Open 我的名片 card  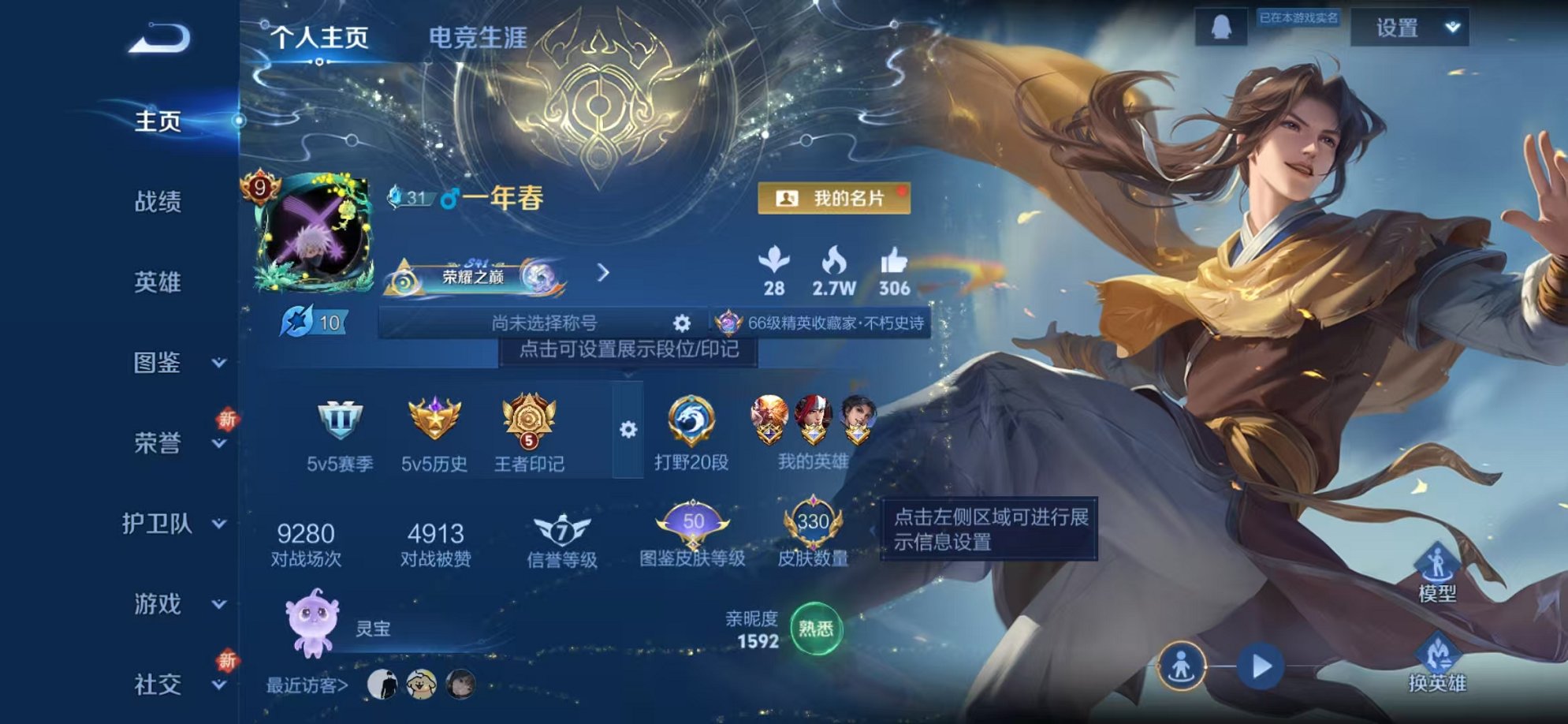point(833,199)
